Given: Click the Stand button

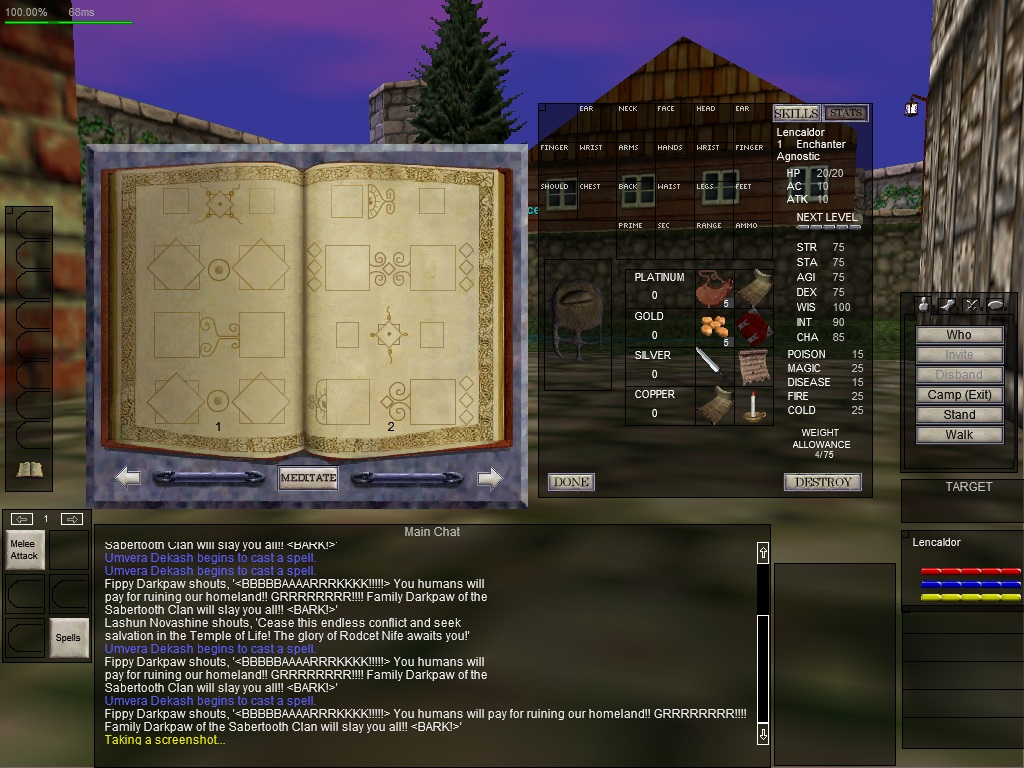Looking at the screenshot, I should pyautogui.click(x=959, y=415).
